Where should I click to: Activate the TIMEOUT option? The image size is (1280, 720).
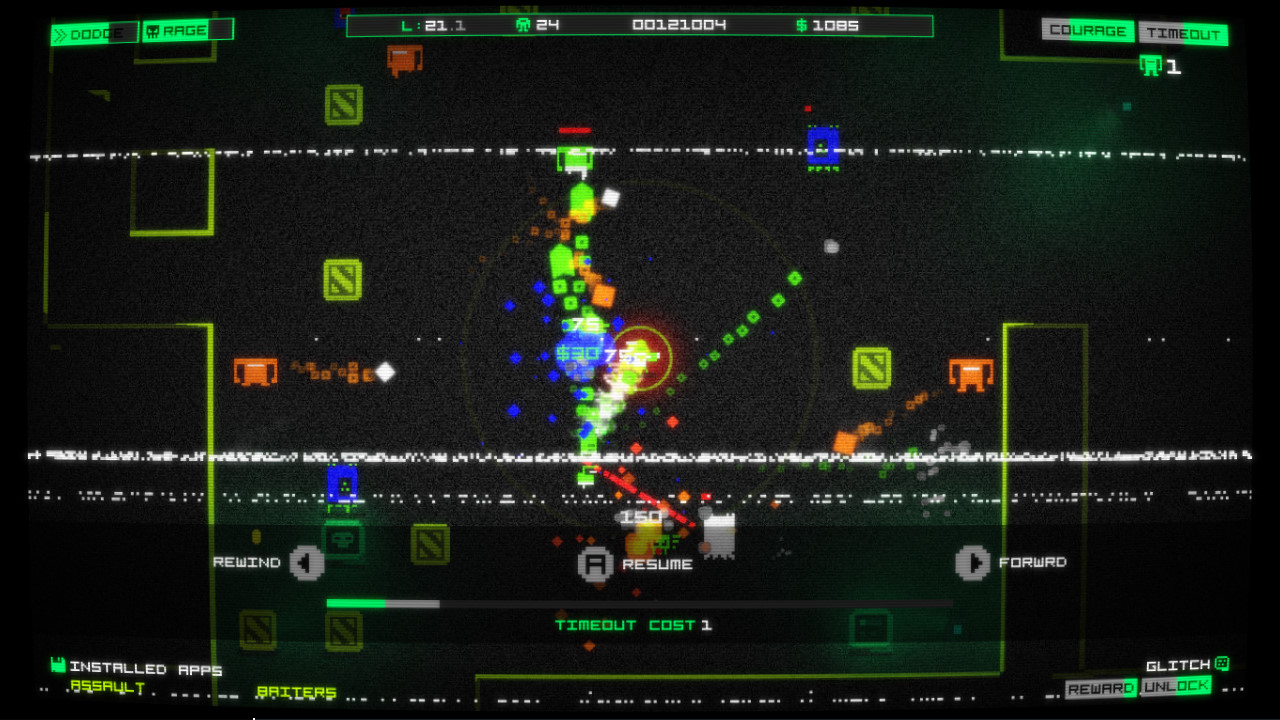point(1184,31)
